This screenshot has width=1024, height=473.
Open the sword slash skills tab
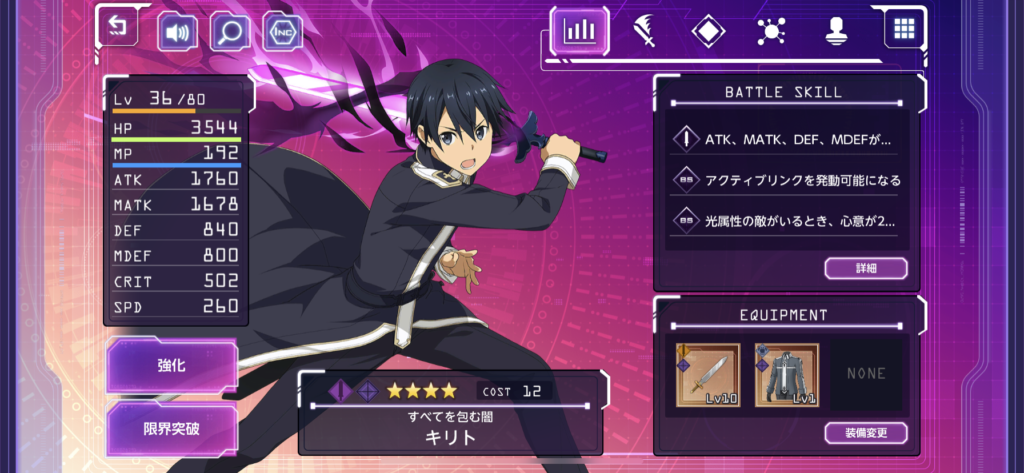pos(643,30)
